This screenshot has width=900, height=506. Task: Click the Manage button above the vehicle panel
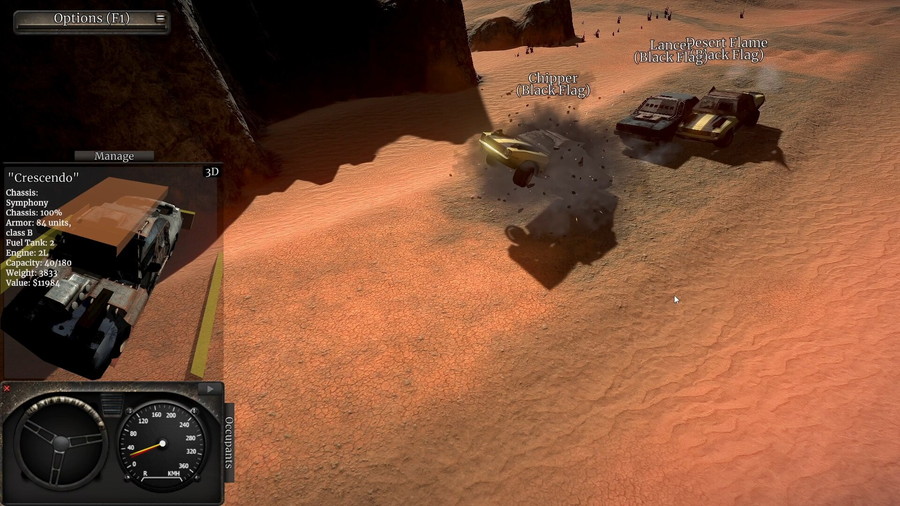click(114, 156)
